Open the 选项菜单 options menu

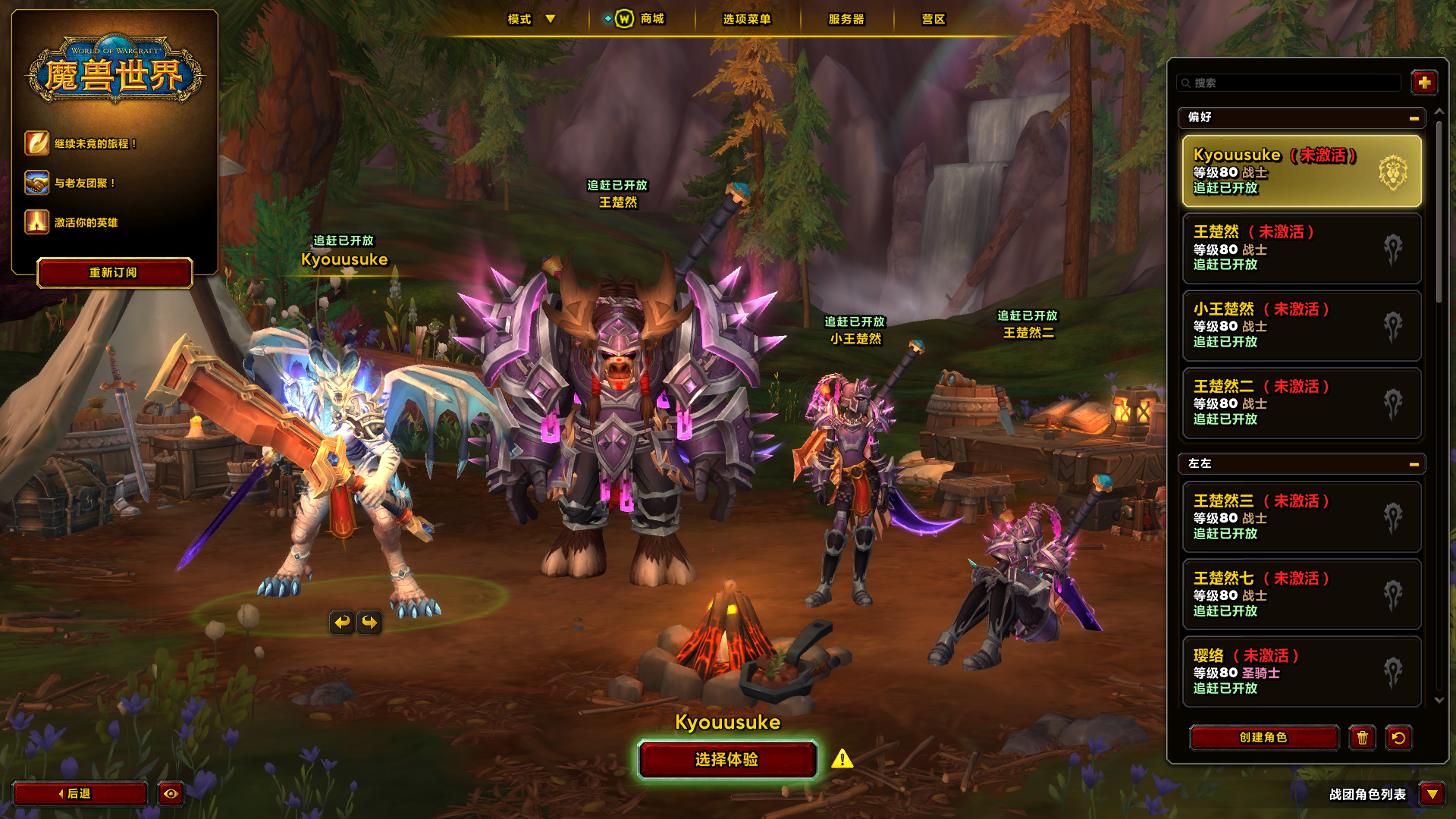click(746, 19)
